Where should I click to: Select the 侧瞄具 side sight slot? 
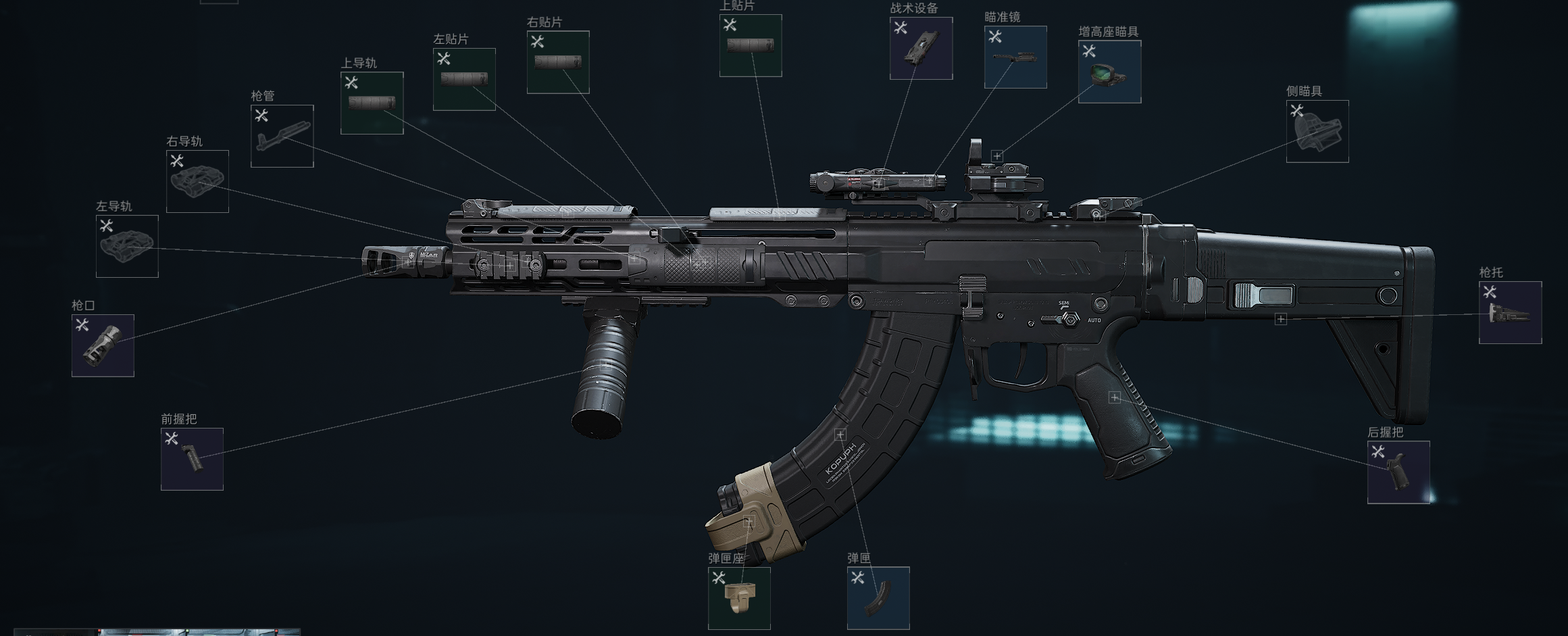(x=1317, y=131)
